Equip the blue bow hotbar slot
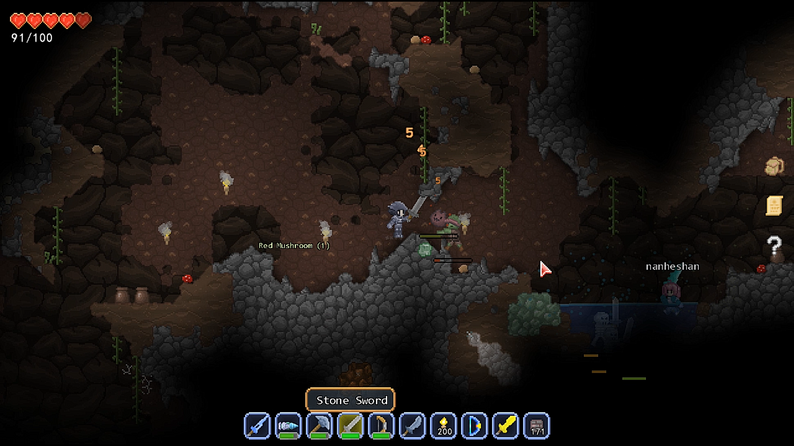The width and height of the screenshot is (794, 446). pos(474,425)
